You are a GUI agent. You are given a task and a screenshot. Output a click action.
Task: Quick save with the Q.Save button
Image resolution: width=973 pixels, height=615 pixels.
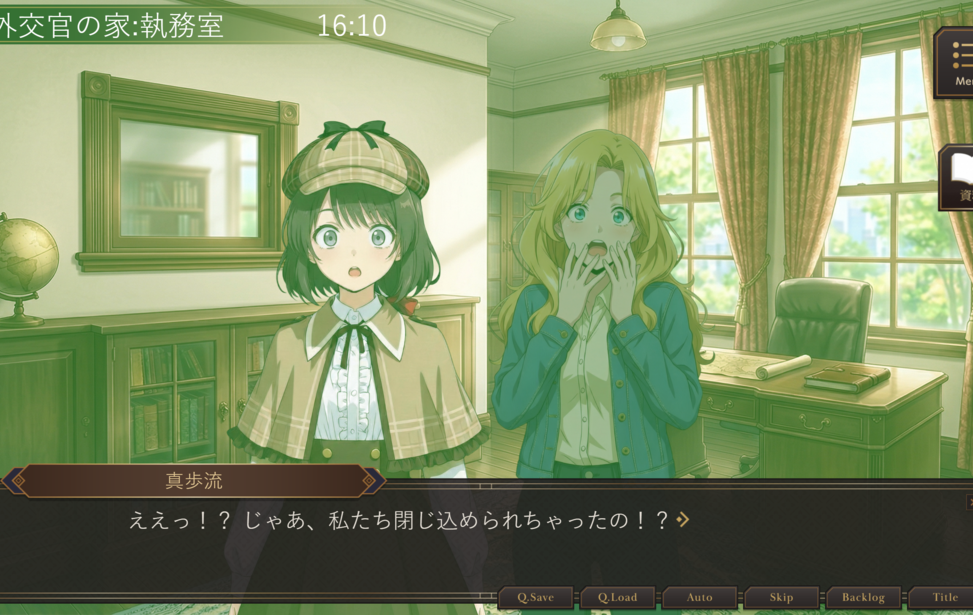[536, 597]
